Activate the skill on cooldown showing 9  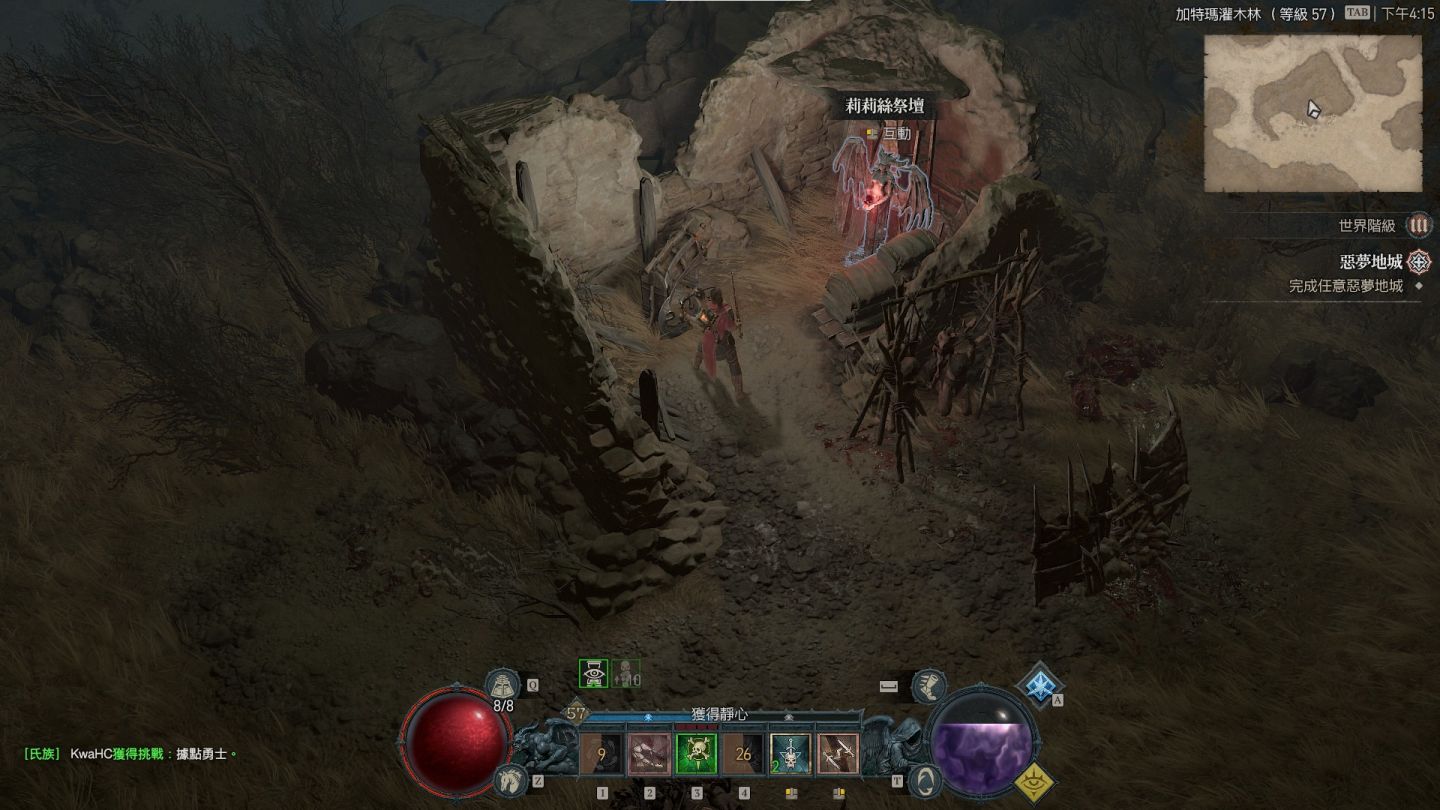click(602, 754)
